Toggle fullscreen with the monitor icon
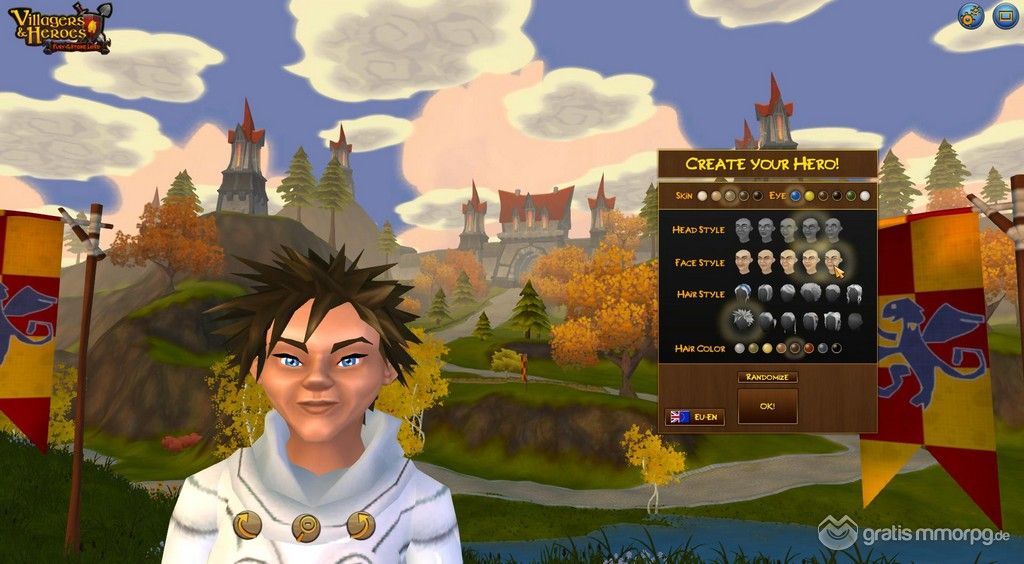Image resolution: width=1024 pixels, height=564 pixels. (1005, 16)
